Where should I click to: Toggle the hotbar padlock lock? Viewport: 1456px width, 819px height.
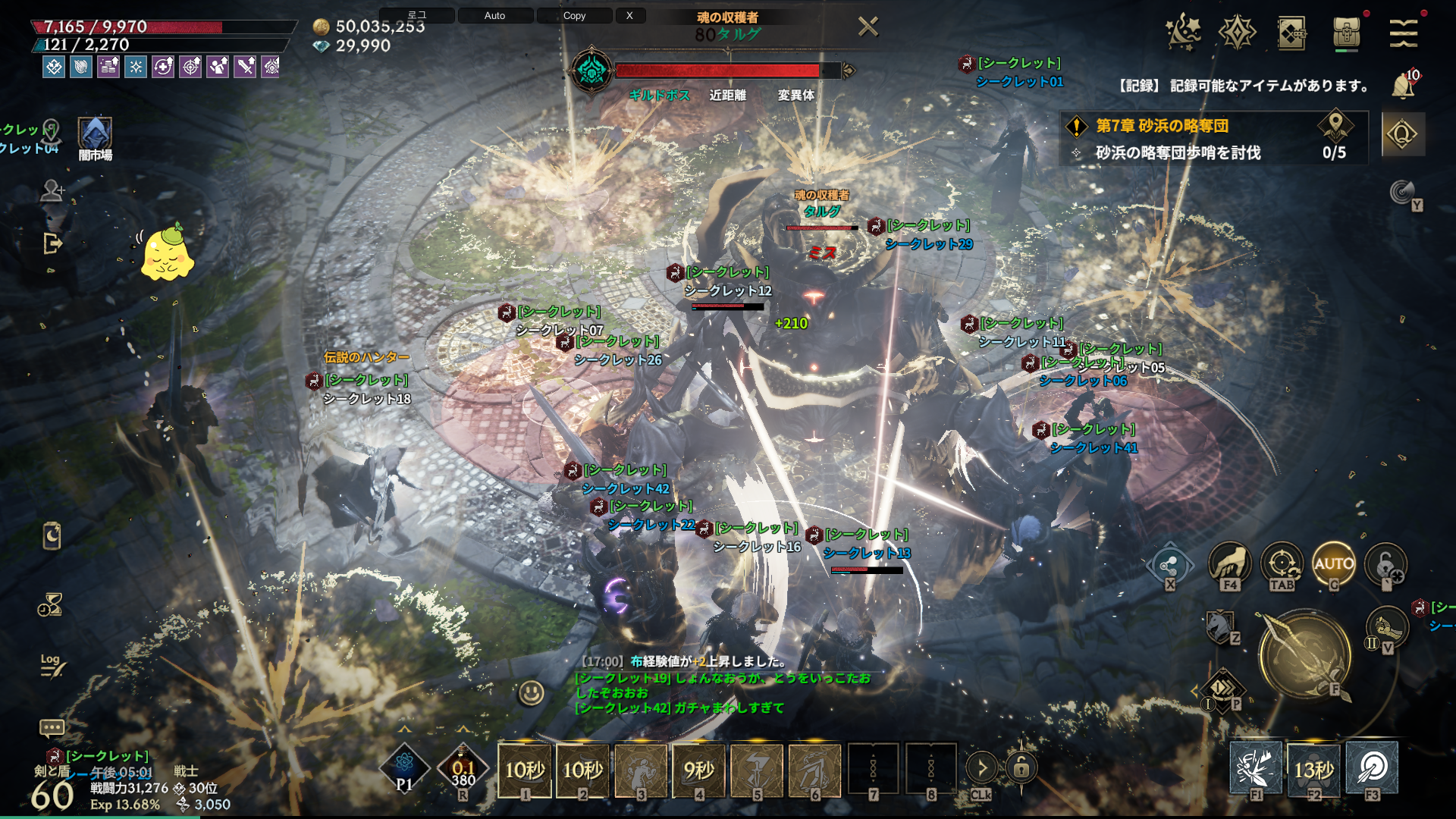click(1021, 767)
